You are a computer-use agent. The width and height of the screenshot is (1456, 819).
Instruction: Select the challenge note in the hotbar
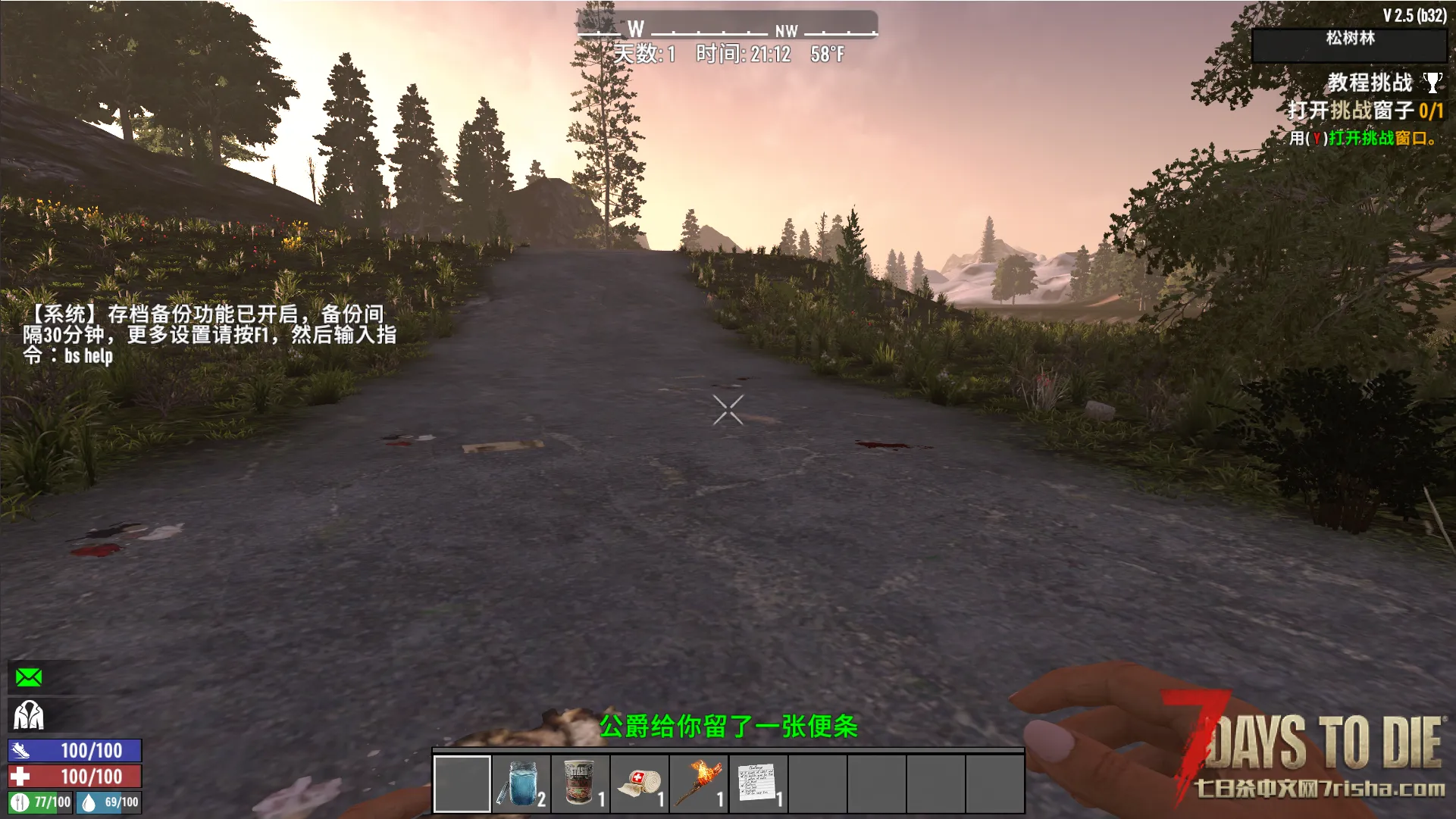click(758, 784)
